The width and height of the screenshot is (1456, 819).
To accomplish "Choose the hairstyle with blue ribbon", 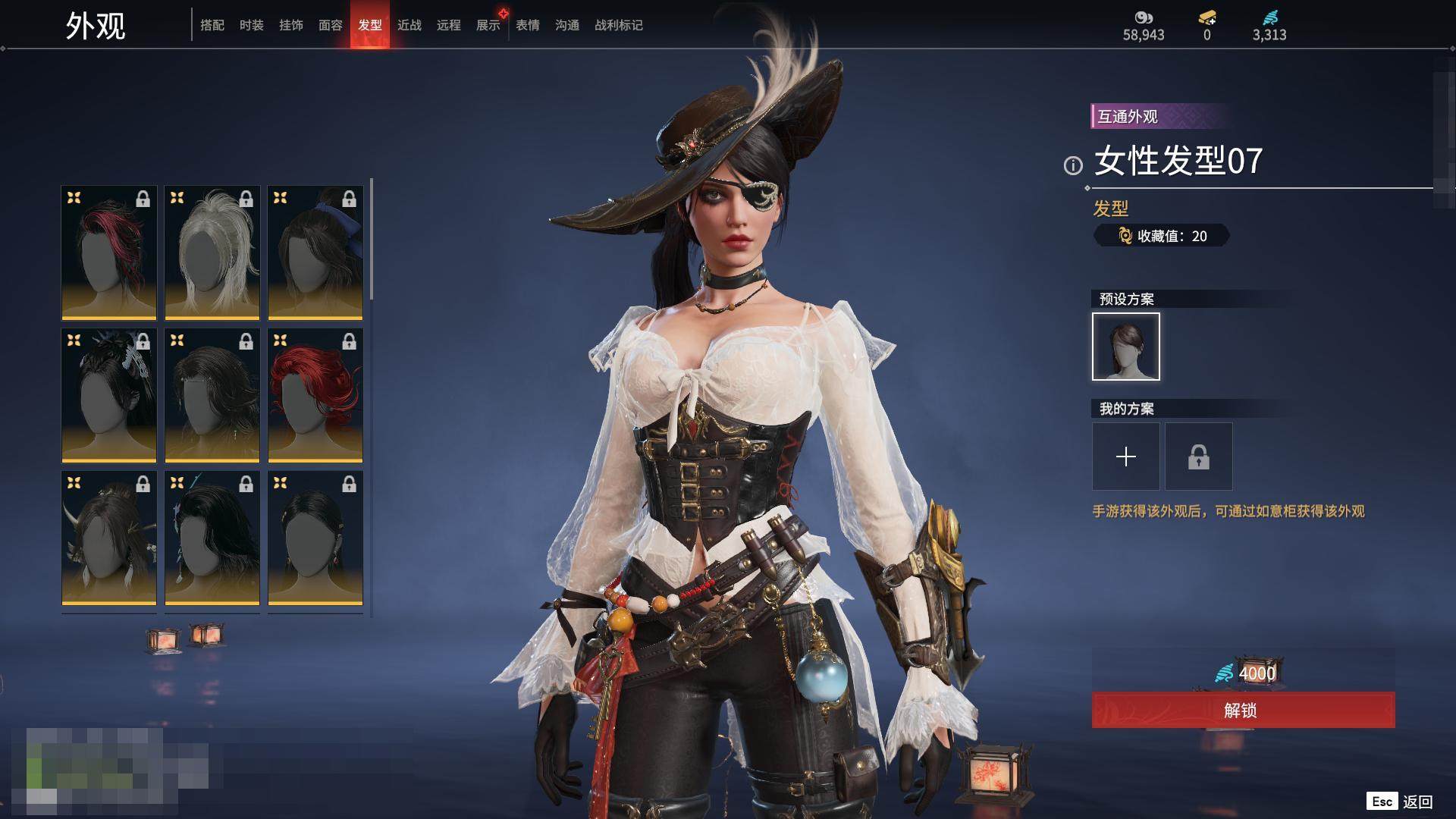I will click(x=315, y=253).
